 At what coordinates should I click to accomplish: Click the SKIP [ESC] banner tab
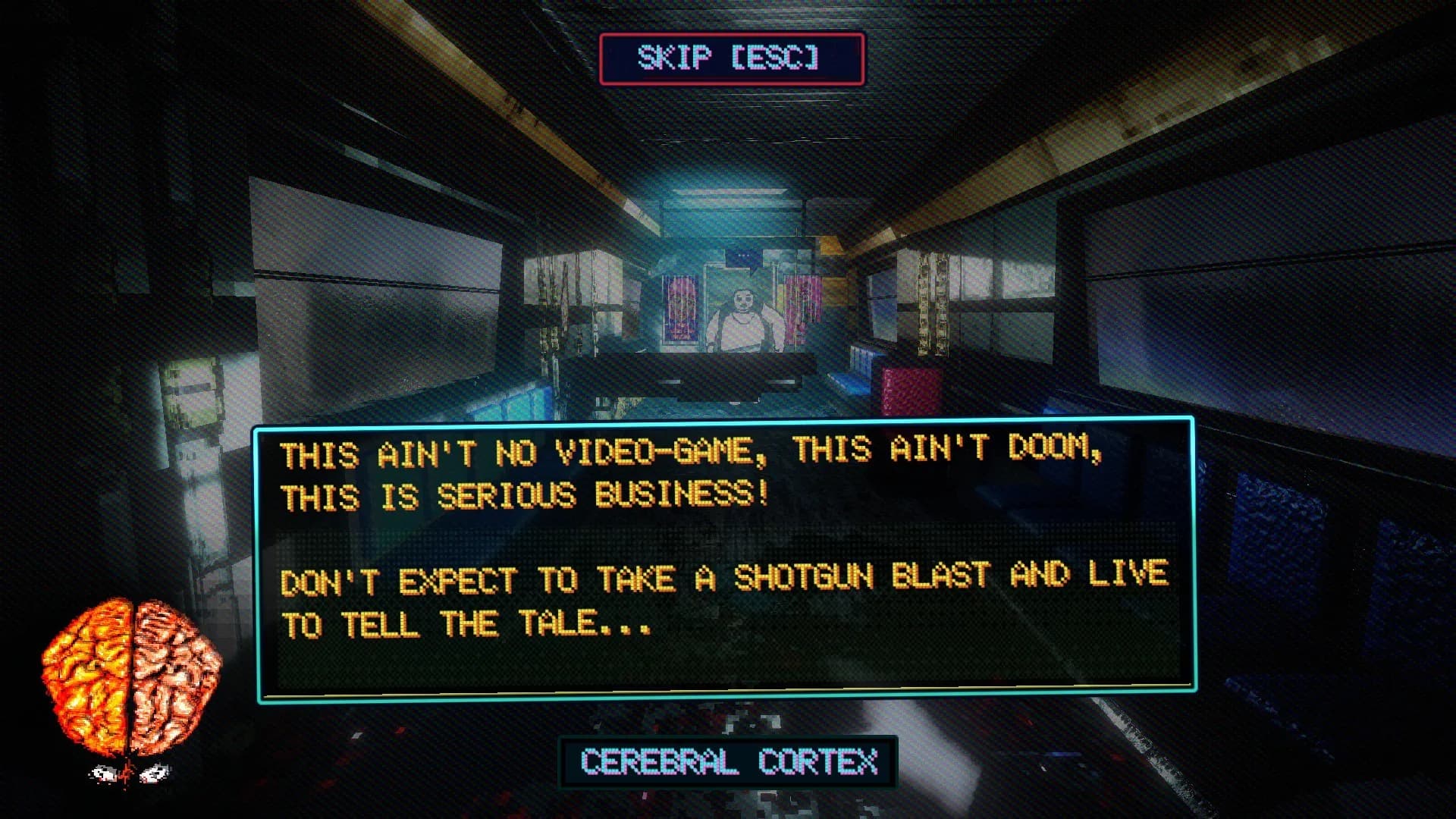(730, 55)
